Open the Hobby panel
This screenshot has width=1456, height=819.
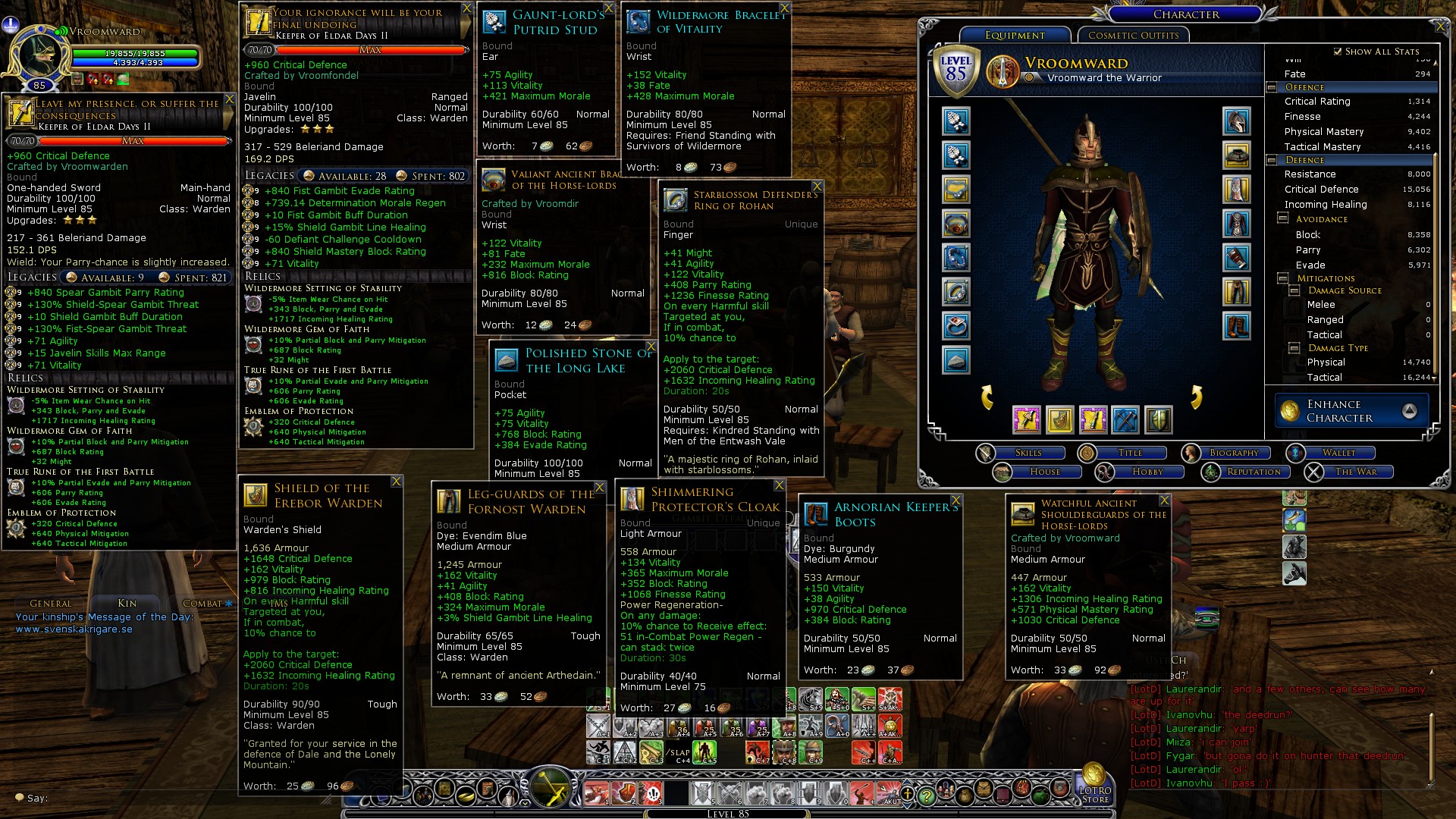pyautogui.click(x=1147, y=472)
